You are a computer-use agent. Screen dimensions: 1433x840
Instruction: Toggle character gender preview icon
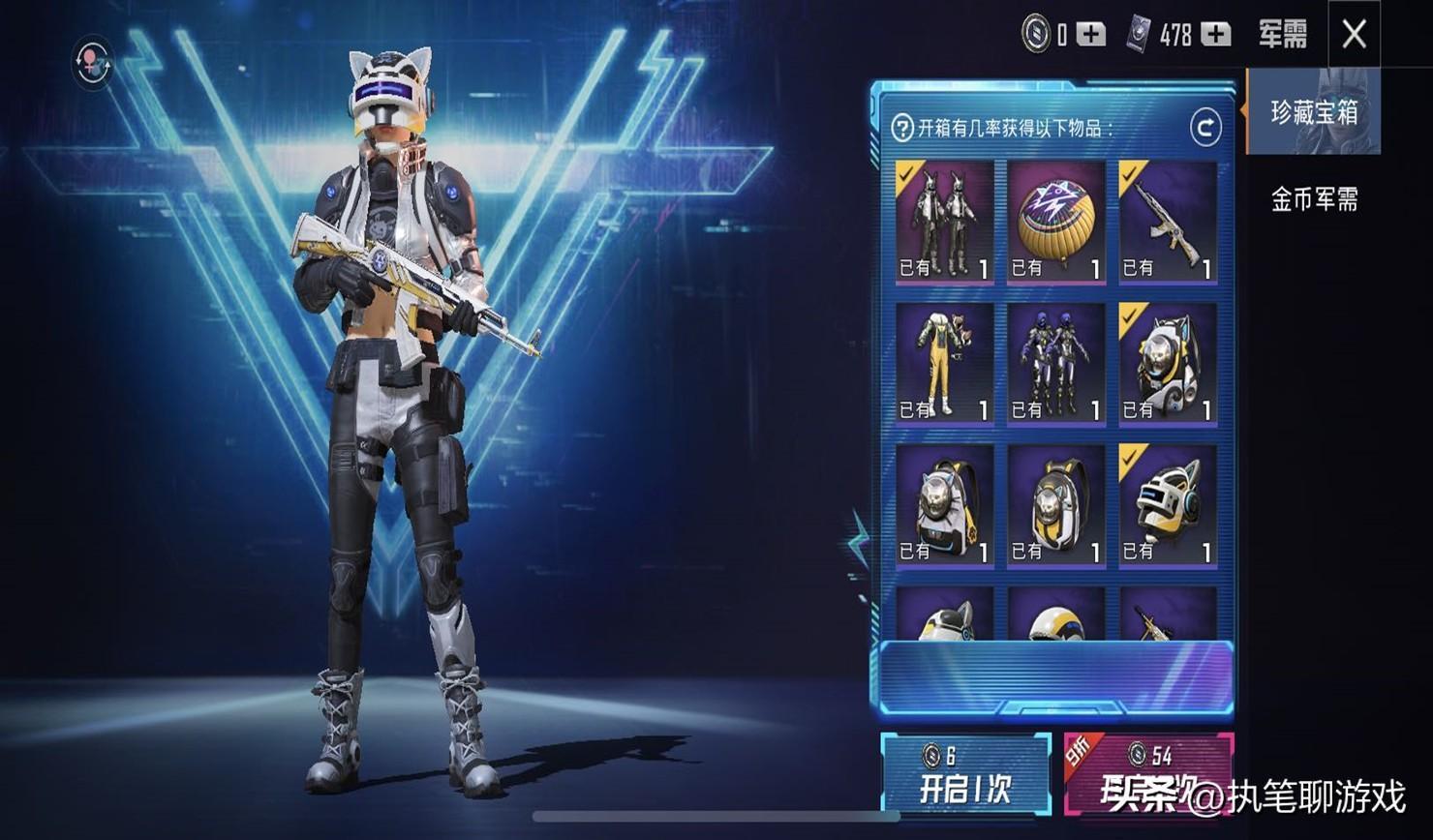93,64
